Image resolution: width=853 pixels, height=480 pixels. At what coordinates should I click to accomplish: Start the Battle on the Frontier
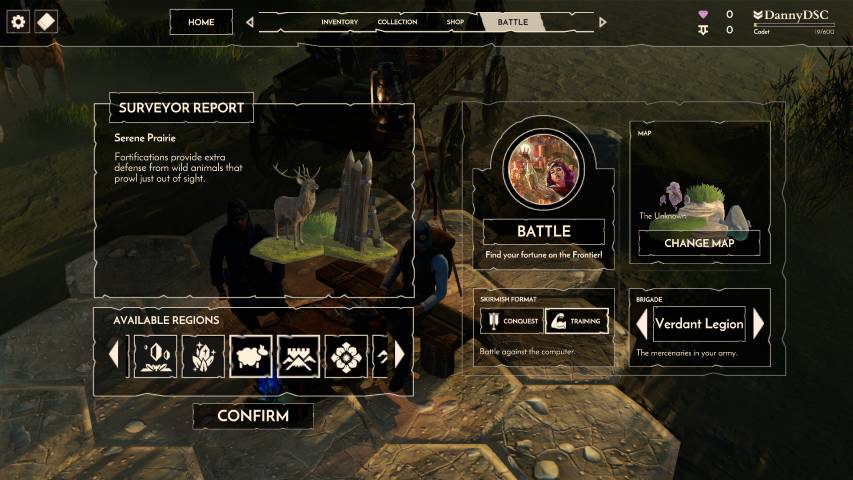pyautogui.click(x=544, y=232)
